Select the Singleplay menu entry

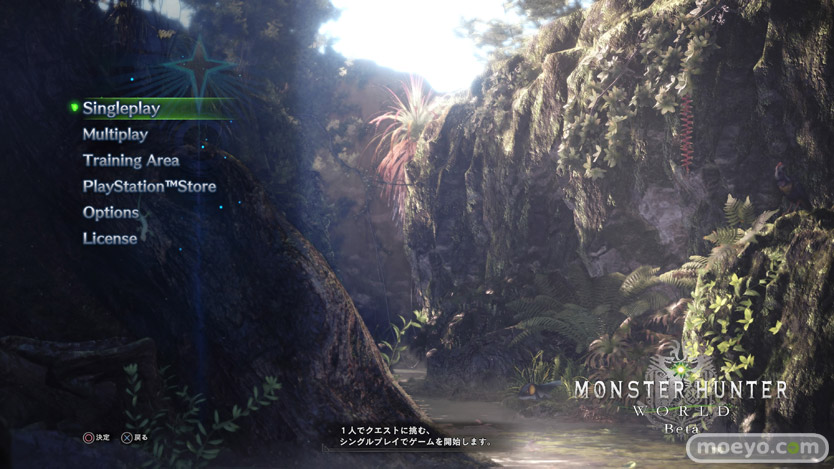(121, 108)
